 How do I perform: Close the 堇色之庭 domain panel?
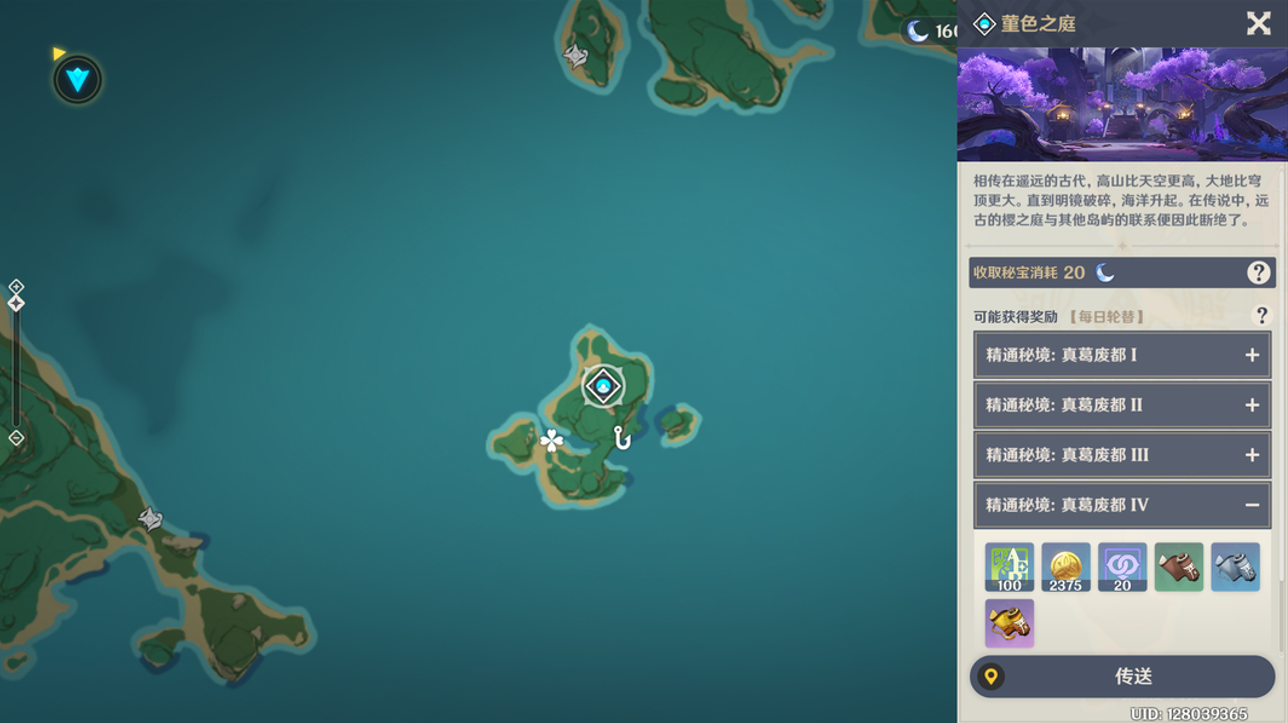coord(1258,23)
